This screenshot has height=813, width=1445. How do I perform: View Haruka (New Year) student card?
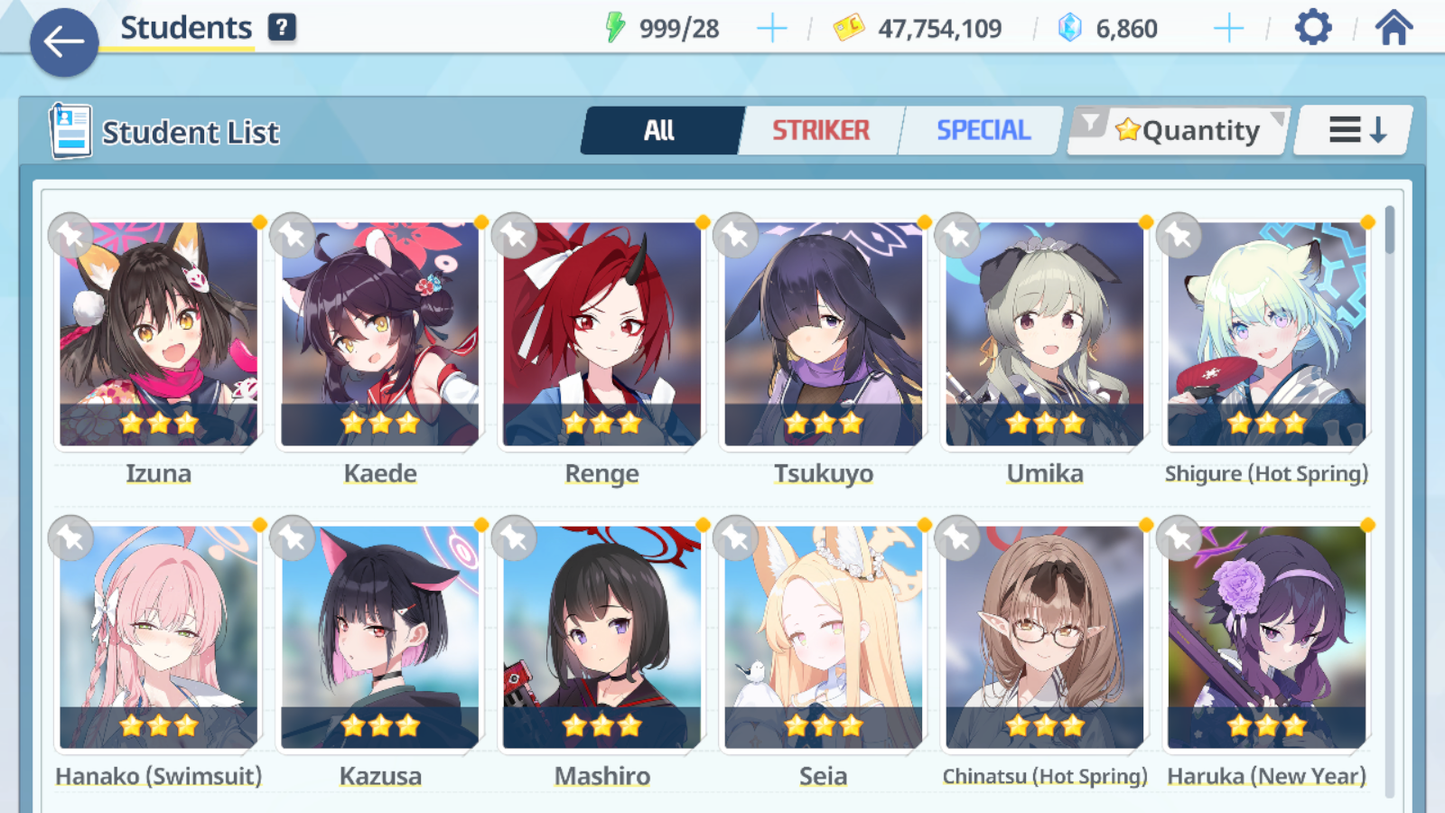coord(1266,638)
